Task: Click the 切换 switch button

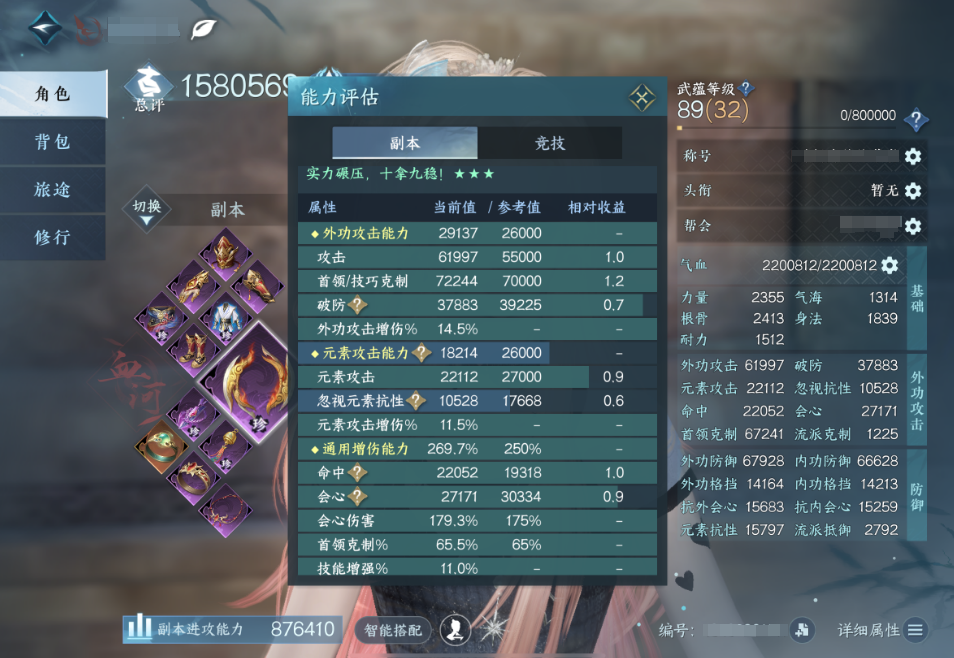Action: click(x=147, y=210)
